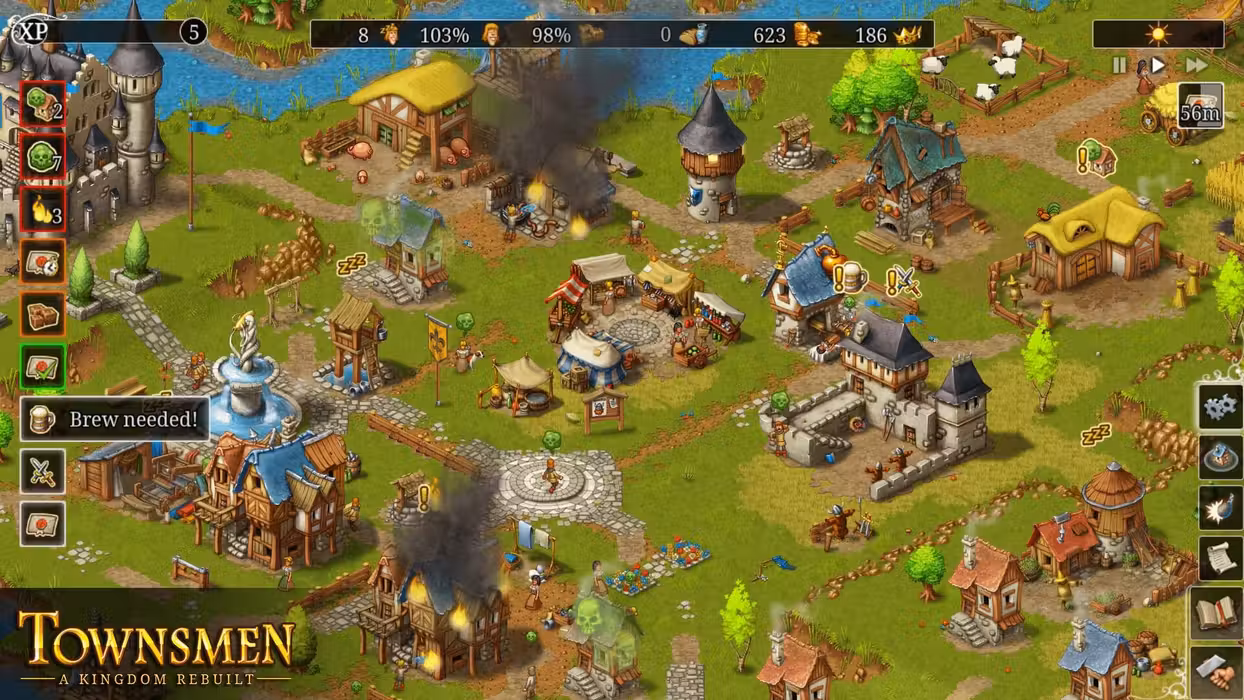Open the green-bordered completed quest letter
Viewport: 1244px width, 700px height.
[x=43, y=366]
